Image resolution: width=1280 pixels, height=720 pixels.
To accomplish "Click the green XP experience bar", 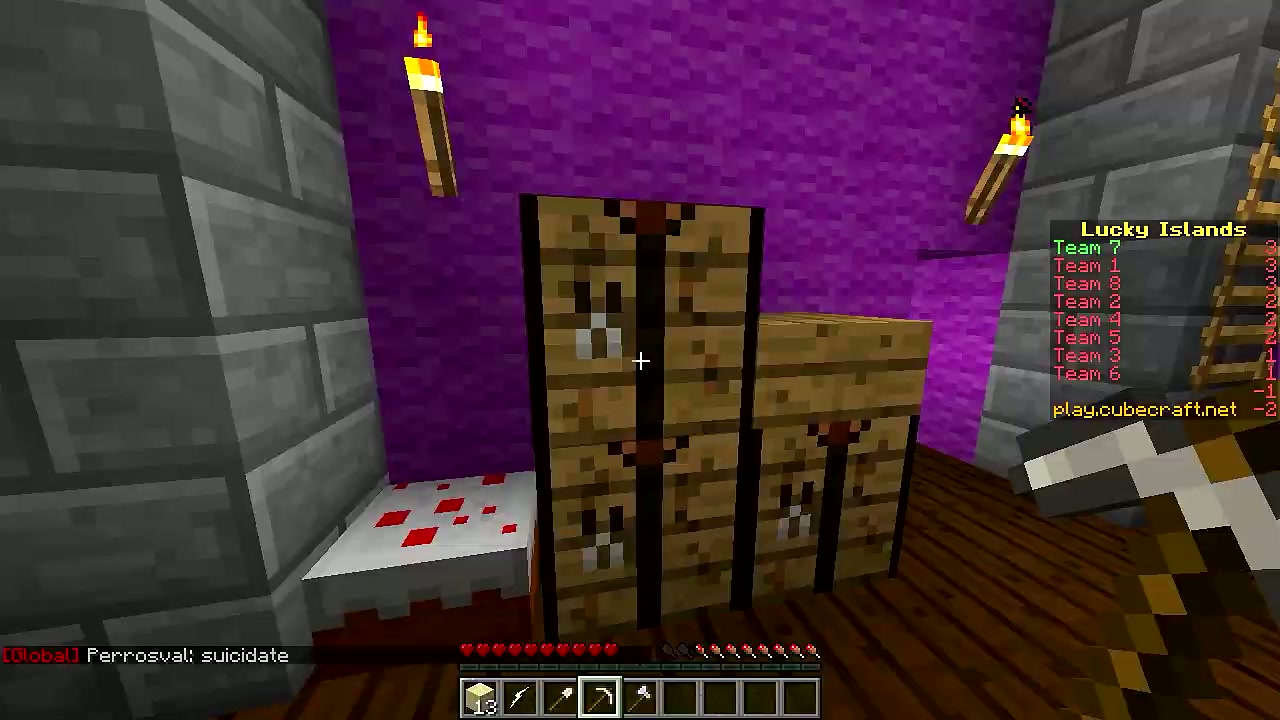I will (x=640, y=667).
